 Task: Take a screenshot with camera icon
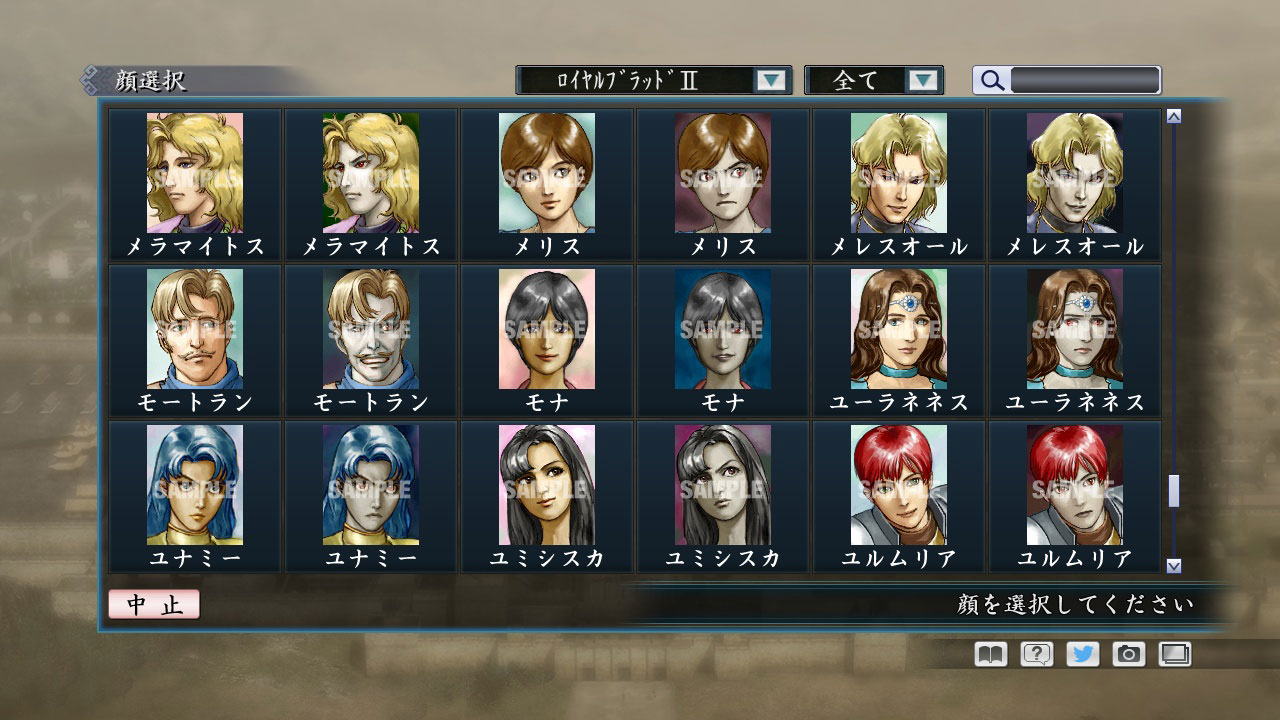click(x=1127, y=654)
